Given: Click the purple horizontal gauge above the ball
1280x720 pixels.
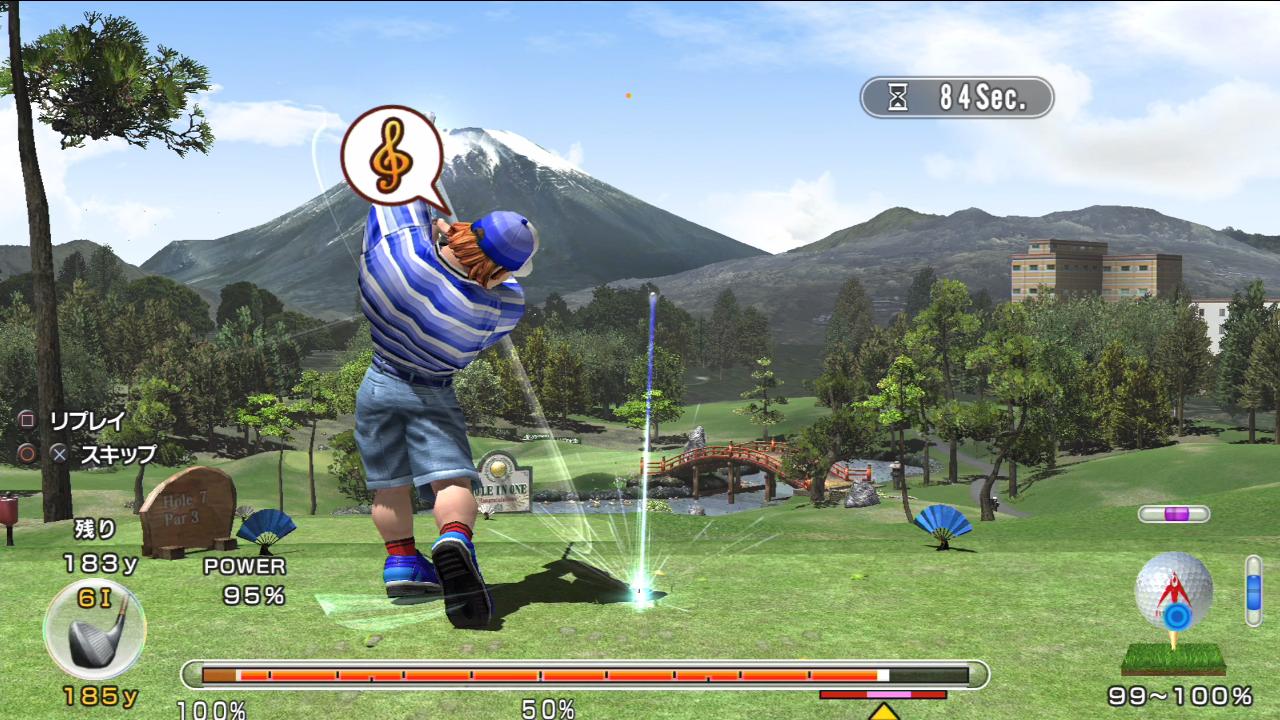Looking at the screenshot, I should point(1174,514).
